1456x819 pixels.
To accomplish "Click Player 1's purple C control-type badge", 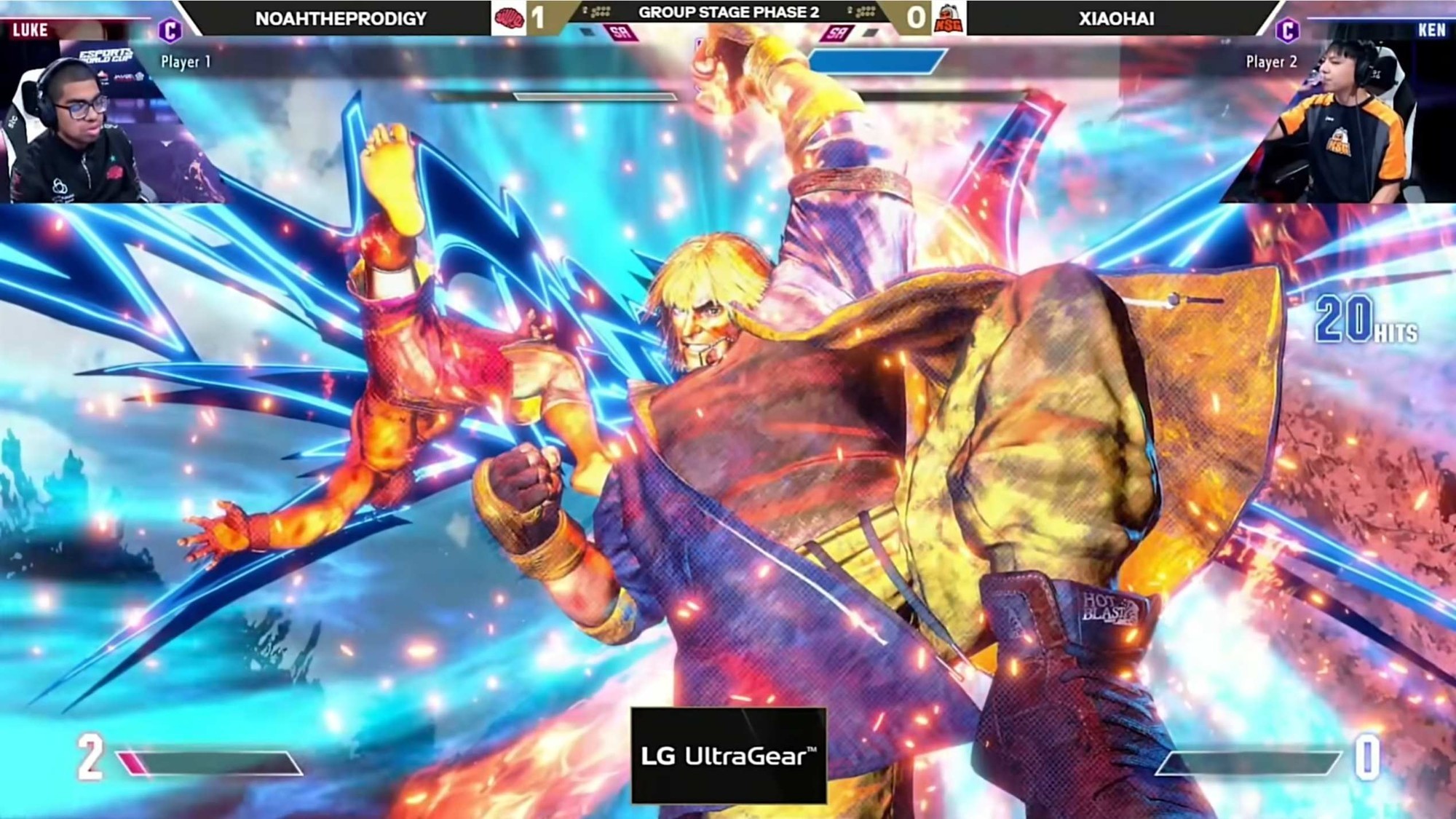I will (170, 31).
